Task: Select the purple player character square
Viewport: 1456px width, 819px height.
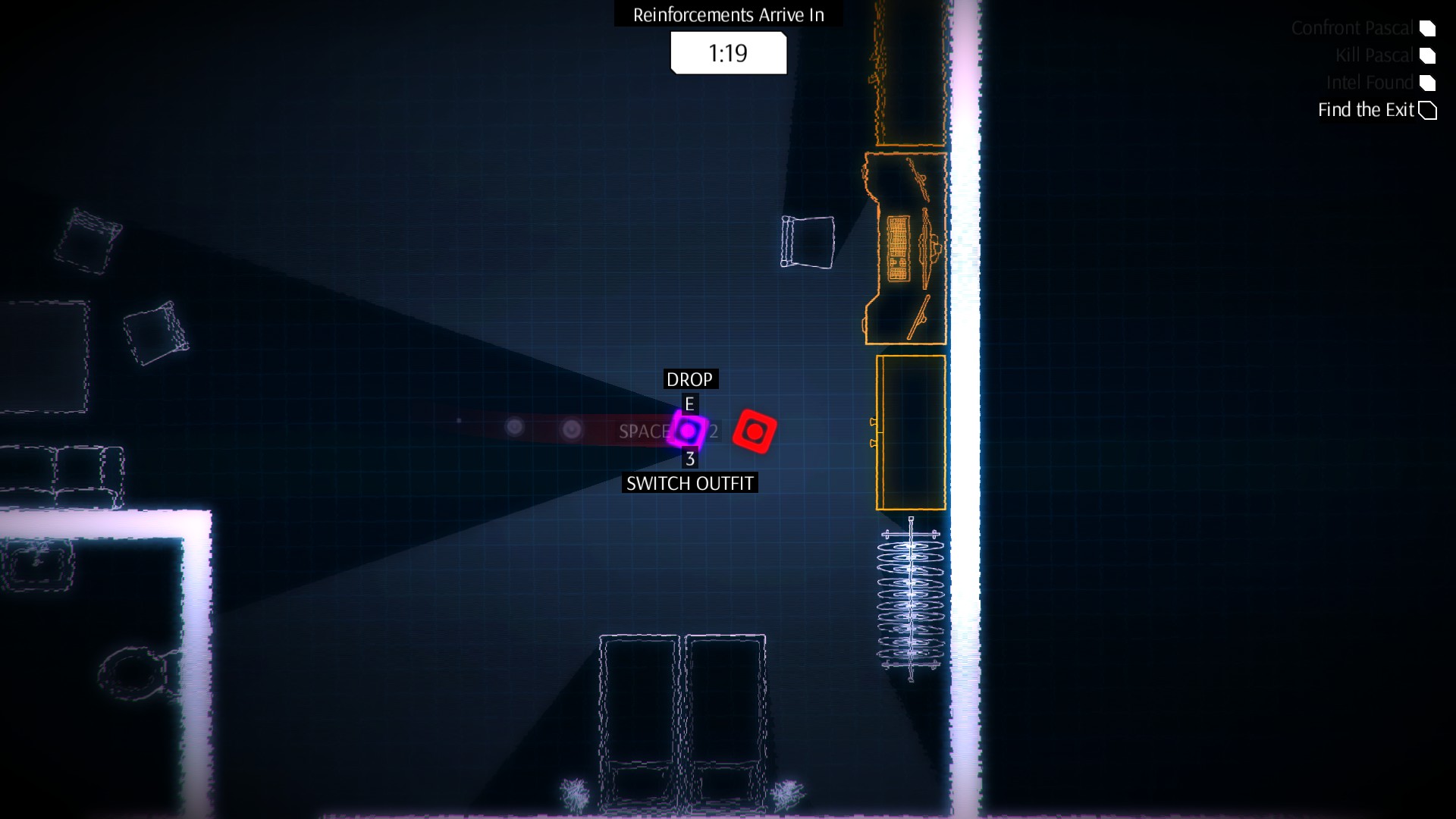Action: (x=689, y=431)
